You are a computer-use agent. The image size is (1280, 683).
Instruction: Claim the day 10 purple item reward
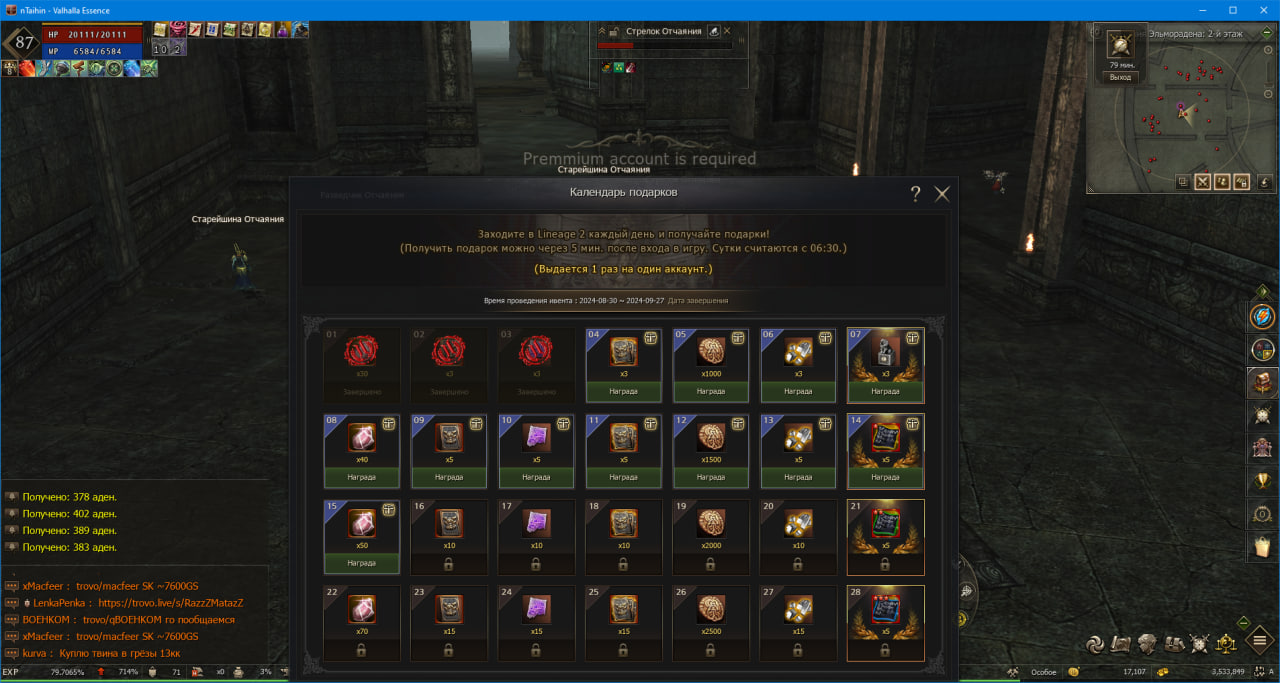coord(536,477)
